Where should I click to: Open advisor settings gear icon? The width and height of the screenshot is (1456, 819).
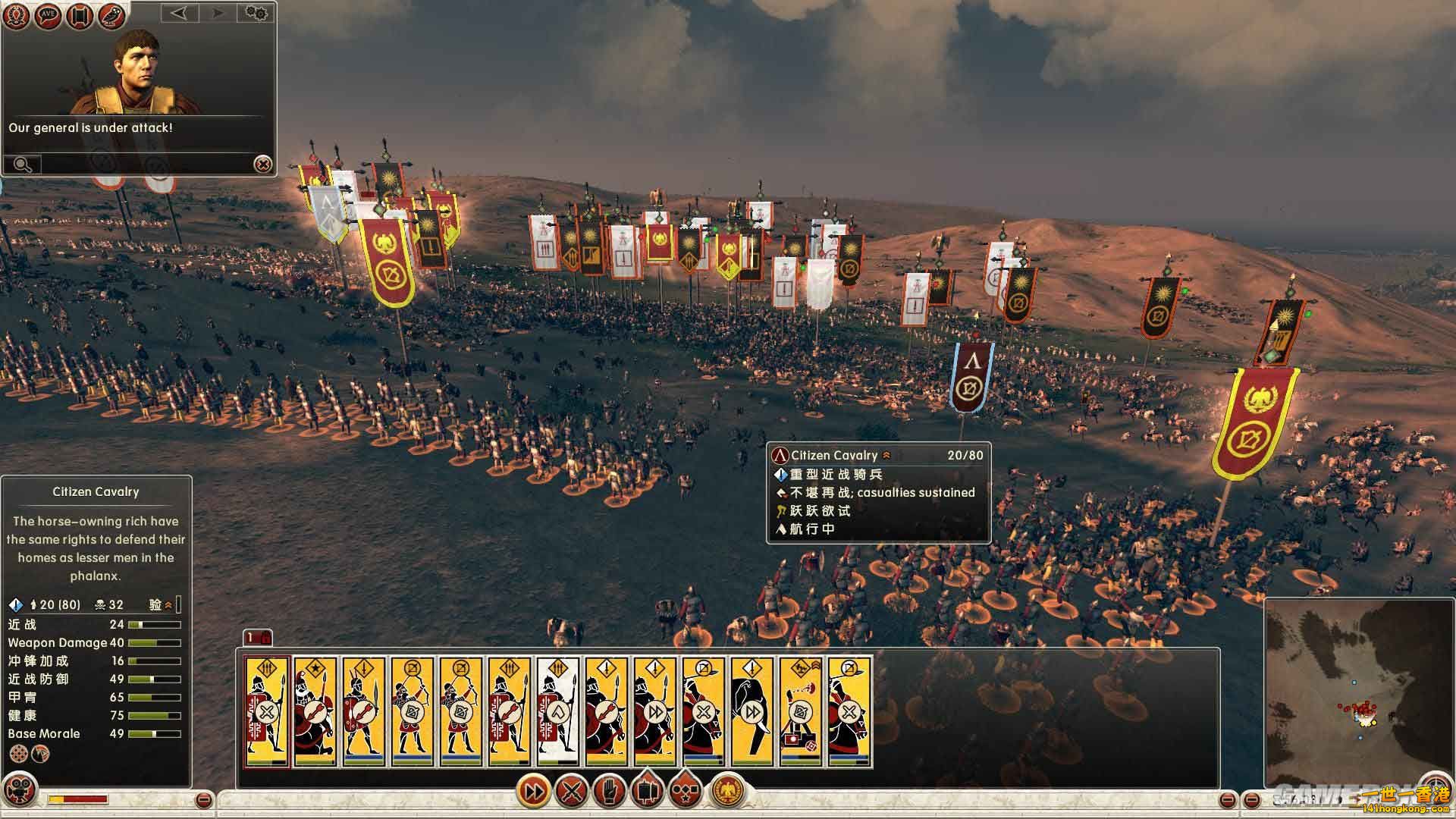256,13
